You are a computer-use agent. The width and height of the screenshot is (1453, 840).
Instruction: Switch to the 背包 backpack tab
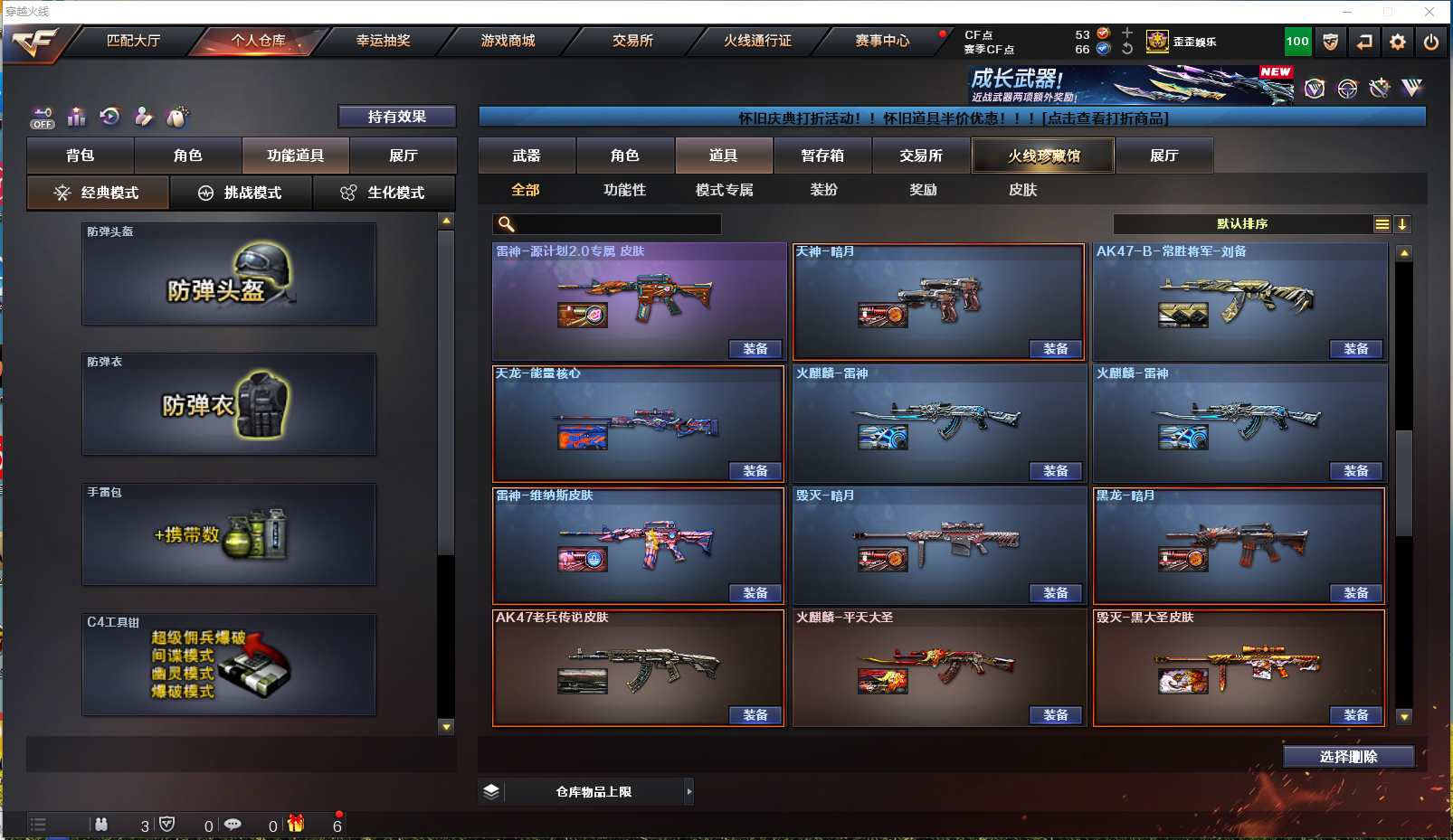[x=81, y=156]
